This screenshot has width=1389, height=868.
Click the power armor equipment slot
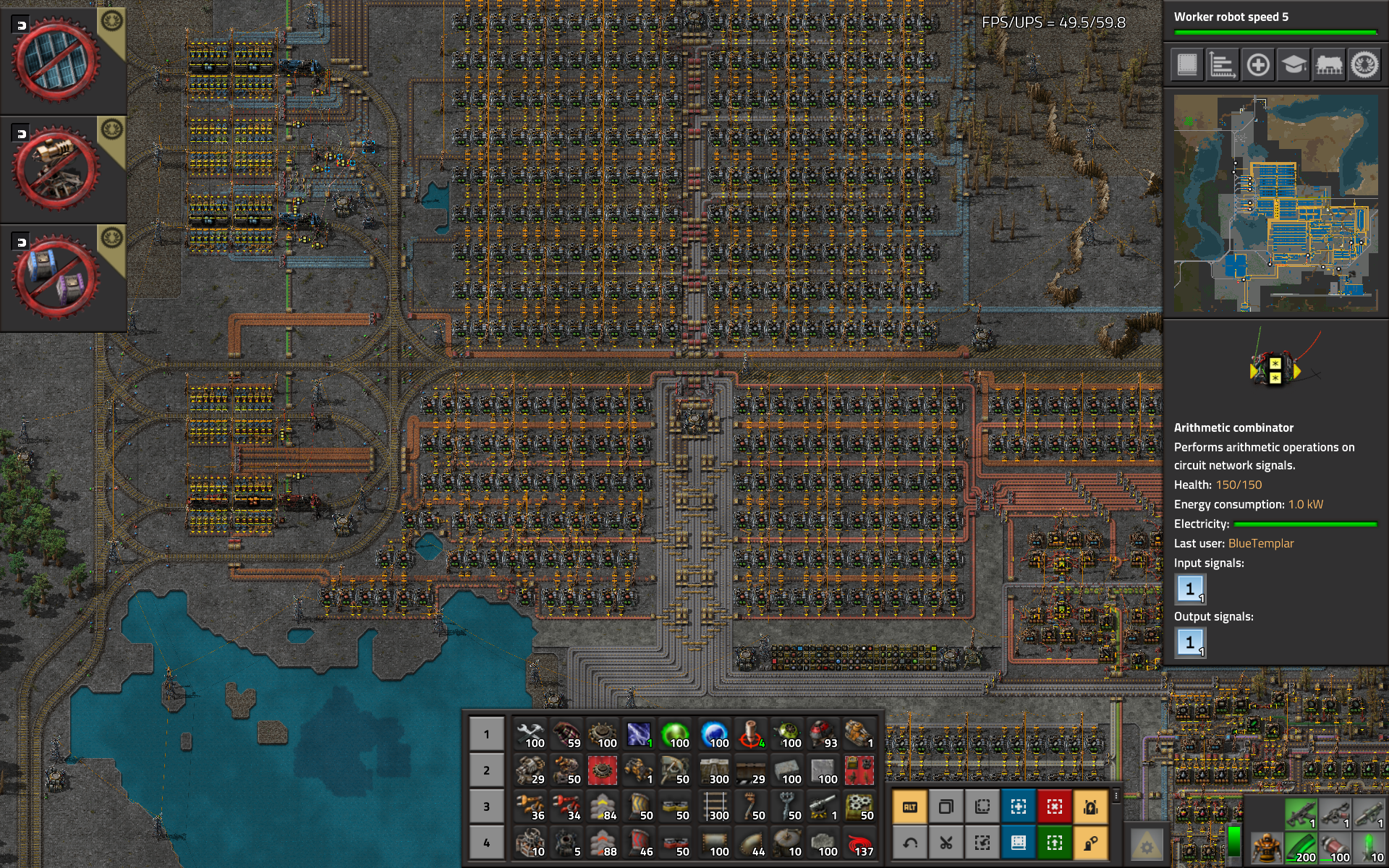pyautogui.click(x=1266, y=847)
